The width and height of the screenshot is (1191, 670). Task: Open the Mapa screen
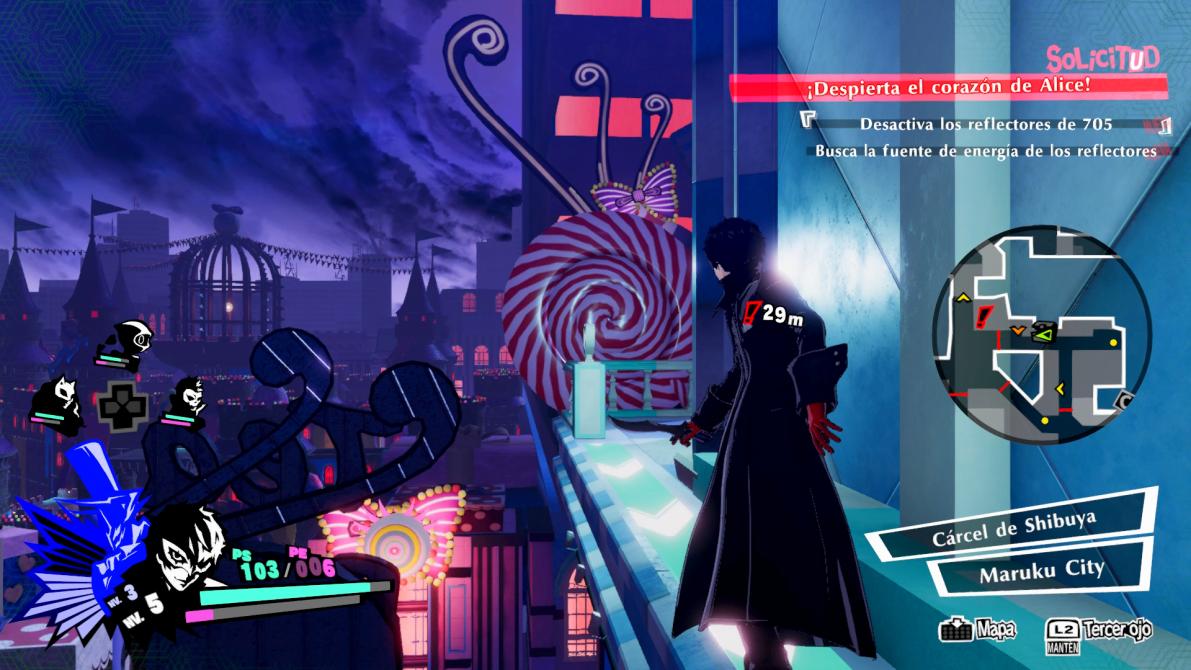point(977,630)
